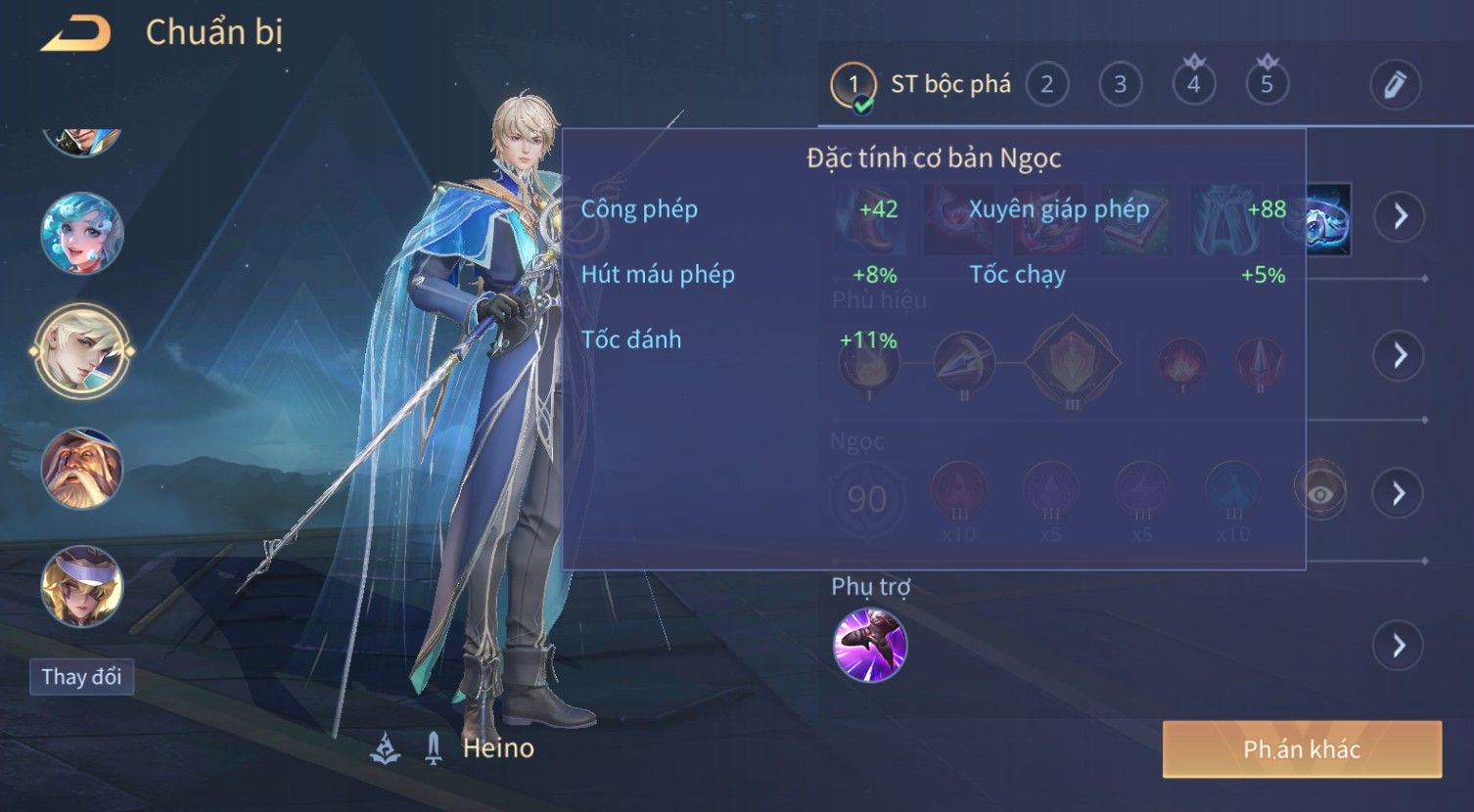This screenshot has height=812, width=1474.
Task: Open the Ngọc row arrow
Action: [x=1400, y=493]
